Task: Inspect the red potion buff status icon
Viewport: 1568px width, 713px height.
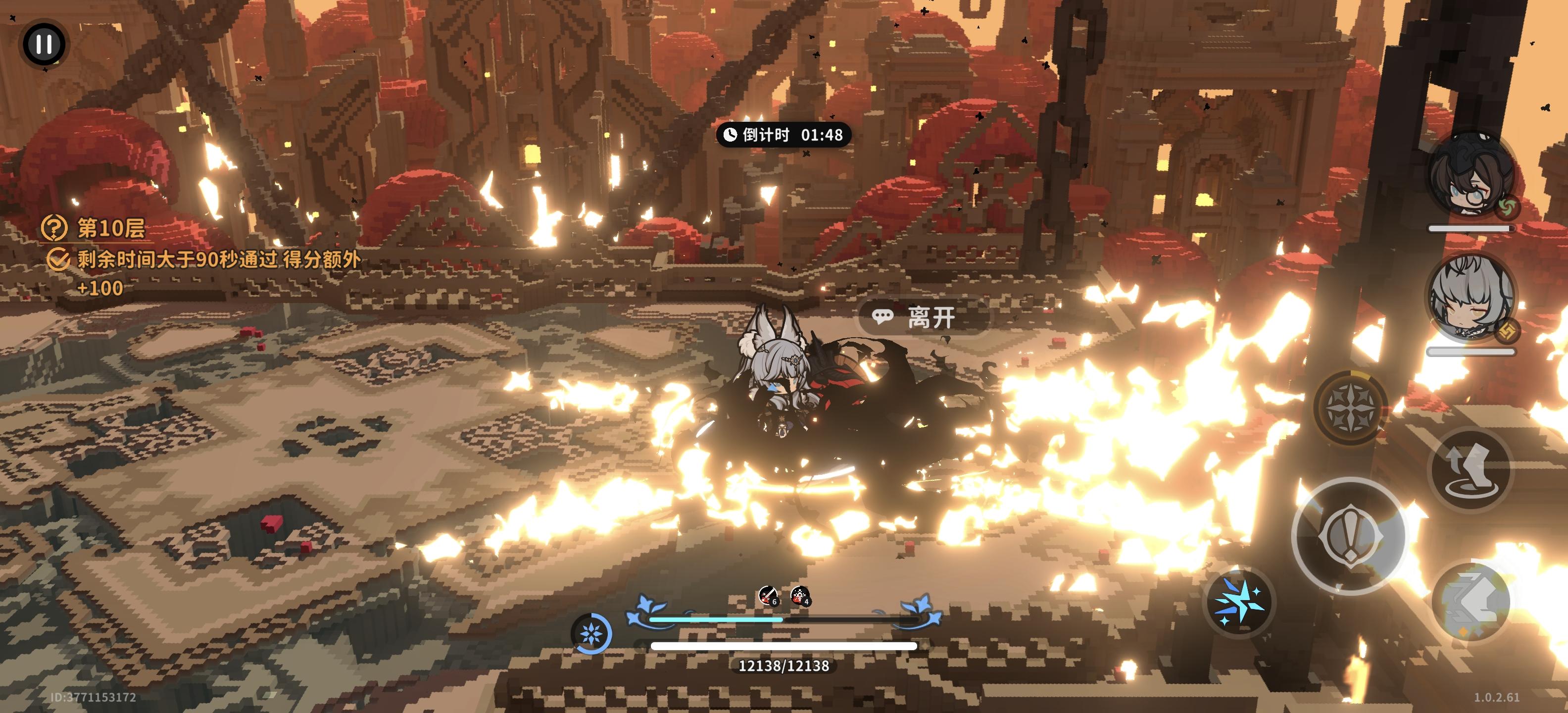Action: point(800,596)
